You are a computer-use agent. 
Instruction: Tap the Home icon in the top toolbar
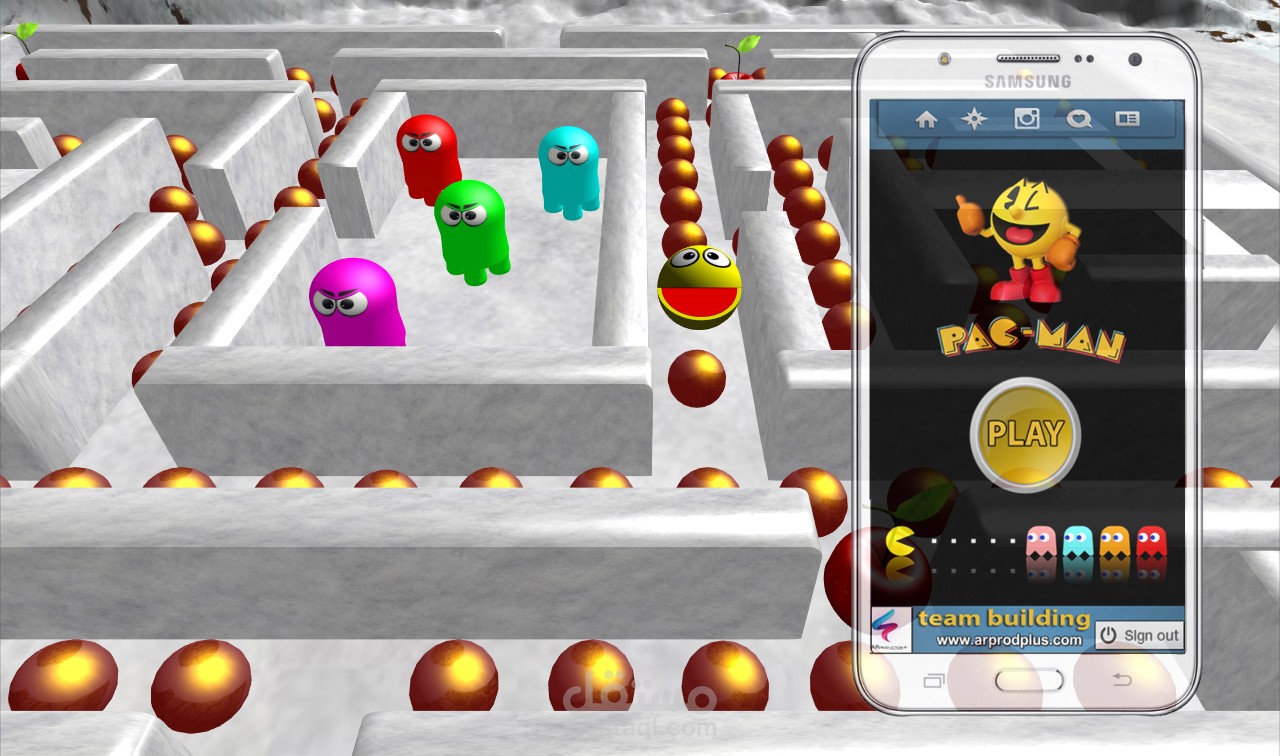926,119
